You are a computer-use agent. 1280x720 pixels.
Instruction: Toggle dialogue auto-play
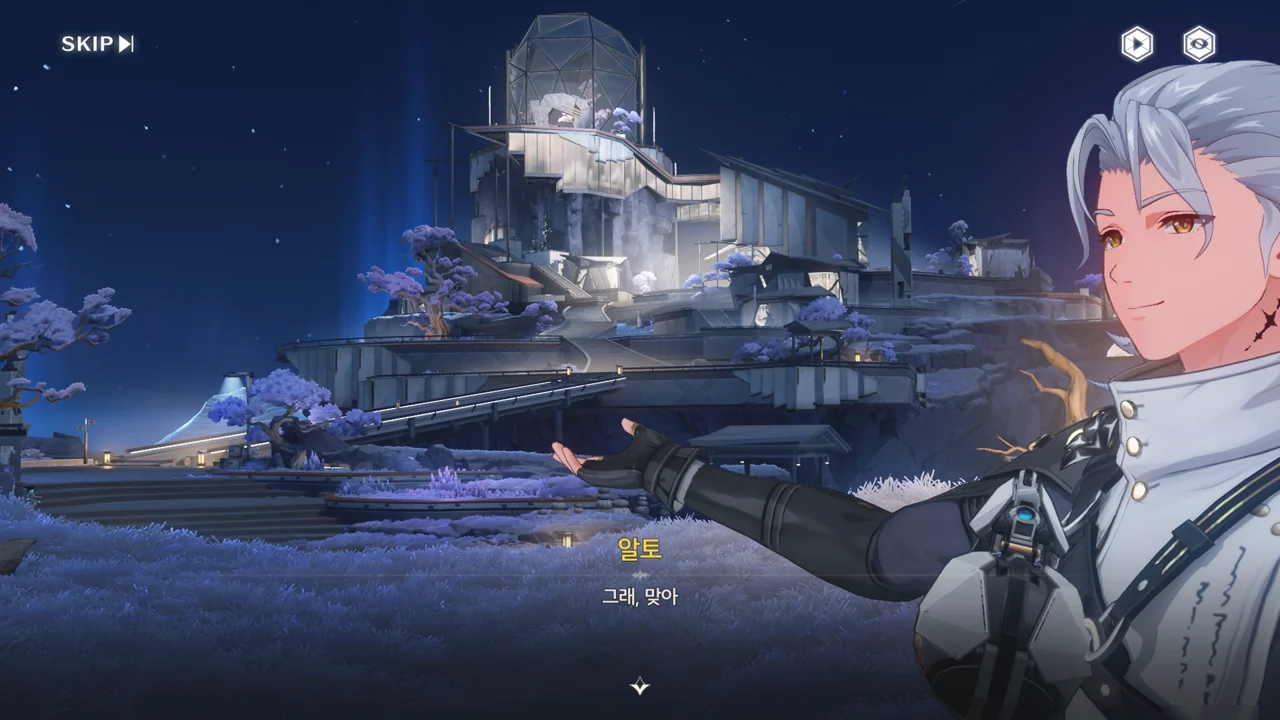[x=1136, y=44]
